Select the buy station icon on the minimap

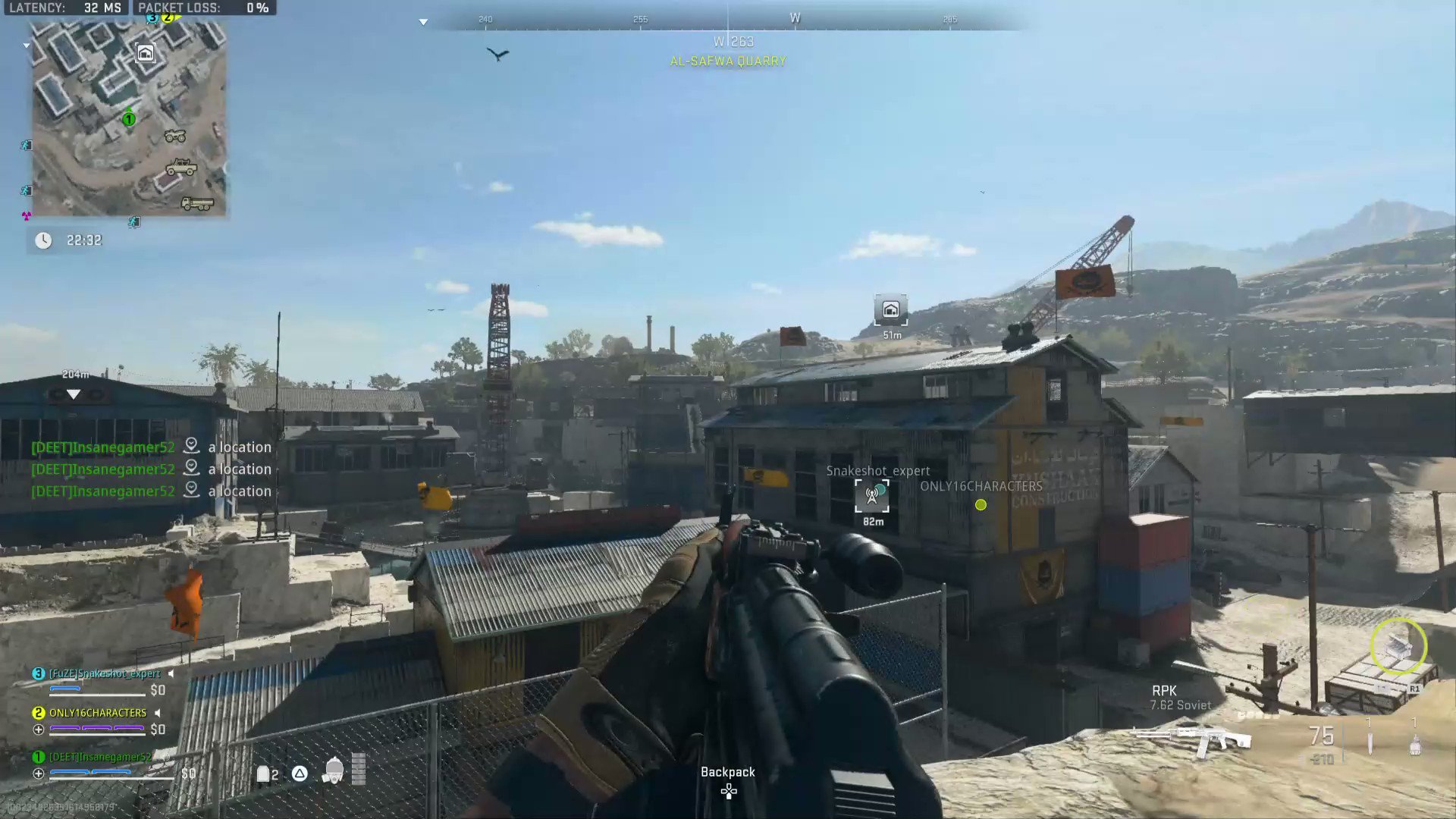(146, 54)
